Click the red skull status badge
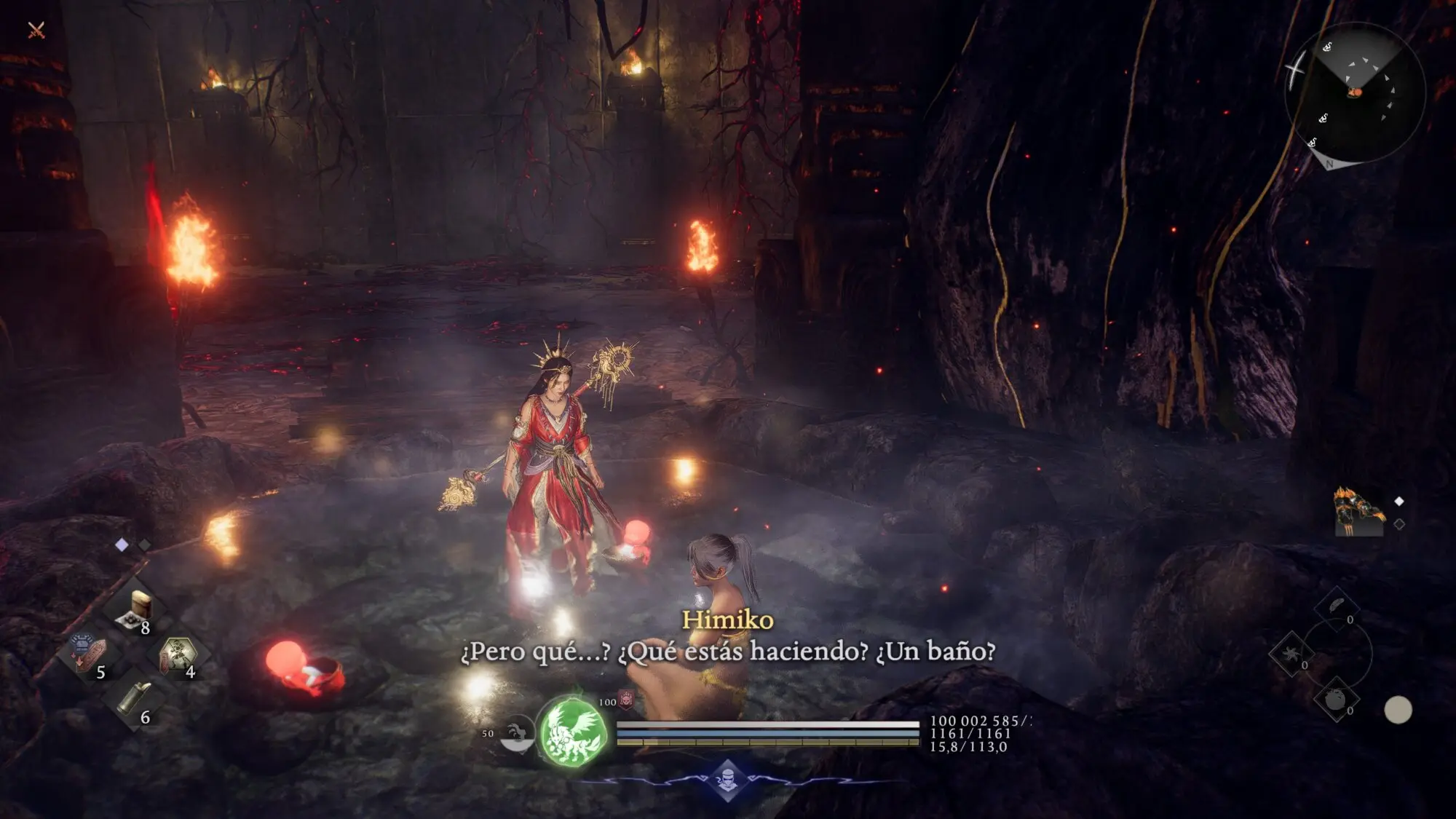Viewport: 1456px width, 819px height. 626,699
